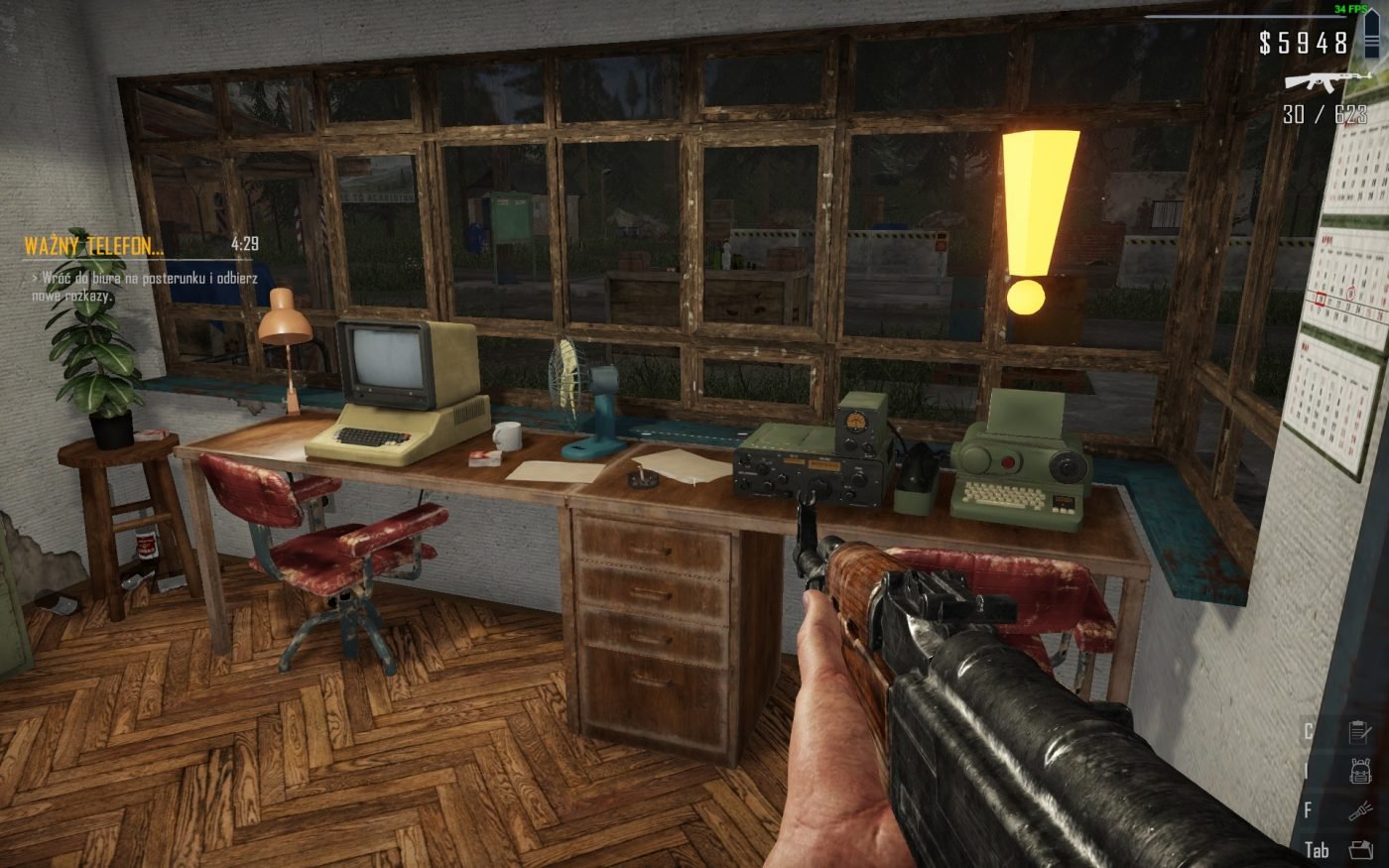Viewport: 1389px width, 868px height.
Task: Toggle the flashlight icon
Action: pos(1359,811)
